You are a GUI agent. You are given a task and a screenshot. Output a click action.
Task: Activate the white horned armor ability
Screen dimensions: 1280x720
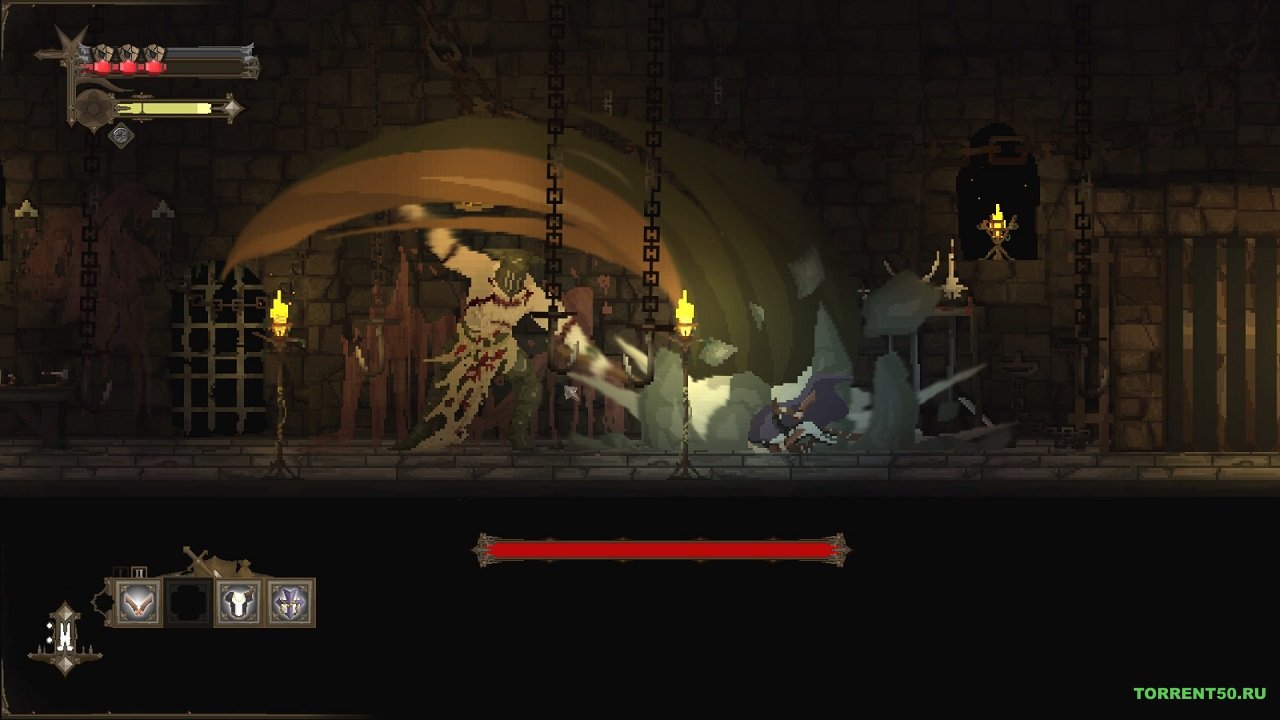(239, 602)
